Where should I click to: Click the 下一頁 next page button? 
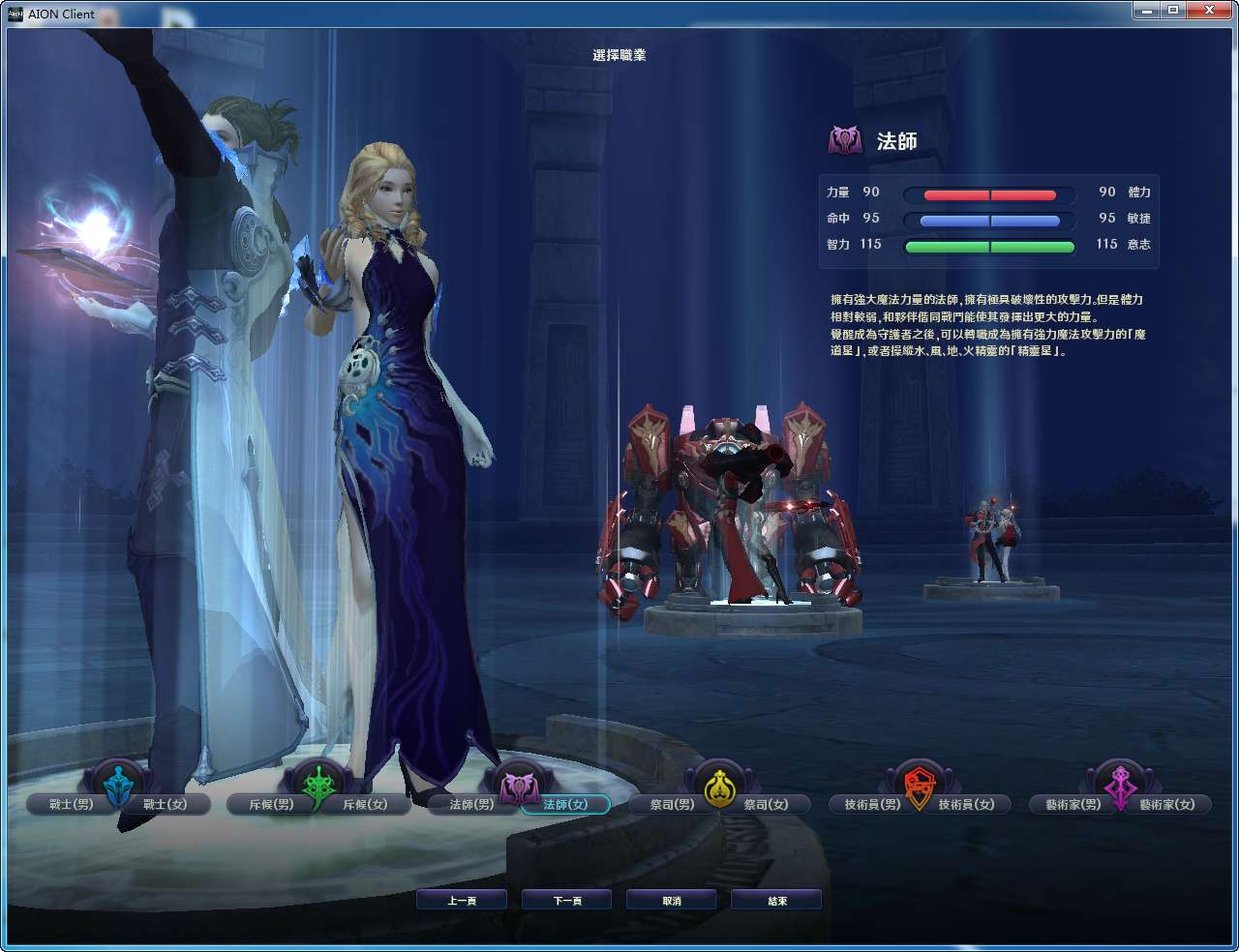[566, 899]
